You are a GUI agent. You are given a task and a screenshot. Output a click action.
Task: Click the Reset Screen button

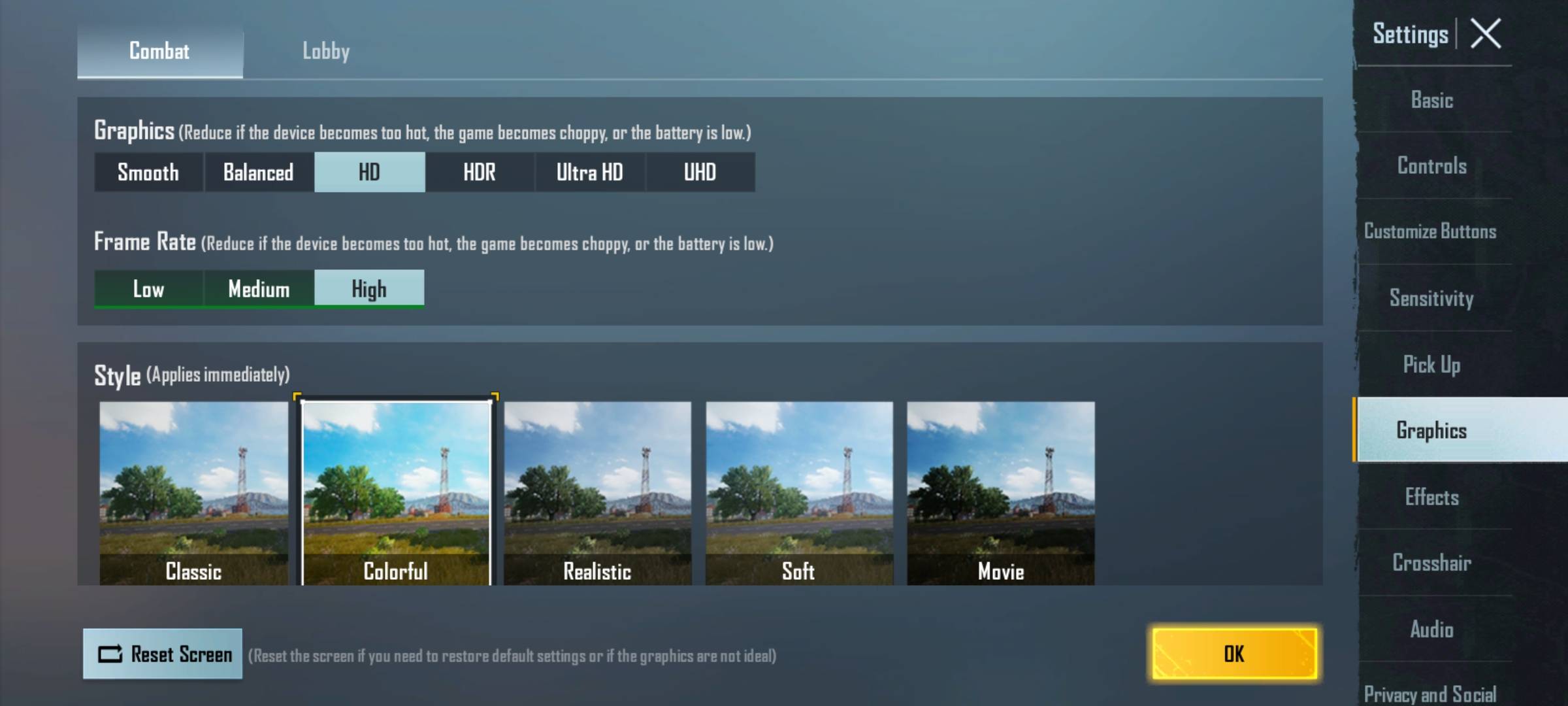[x=163, y=654]
